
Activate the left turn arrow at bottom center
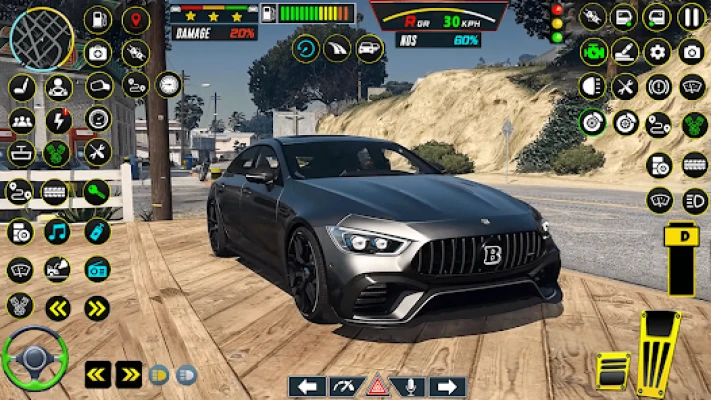pyautogui.click(x=307, y=386)
